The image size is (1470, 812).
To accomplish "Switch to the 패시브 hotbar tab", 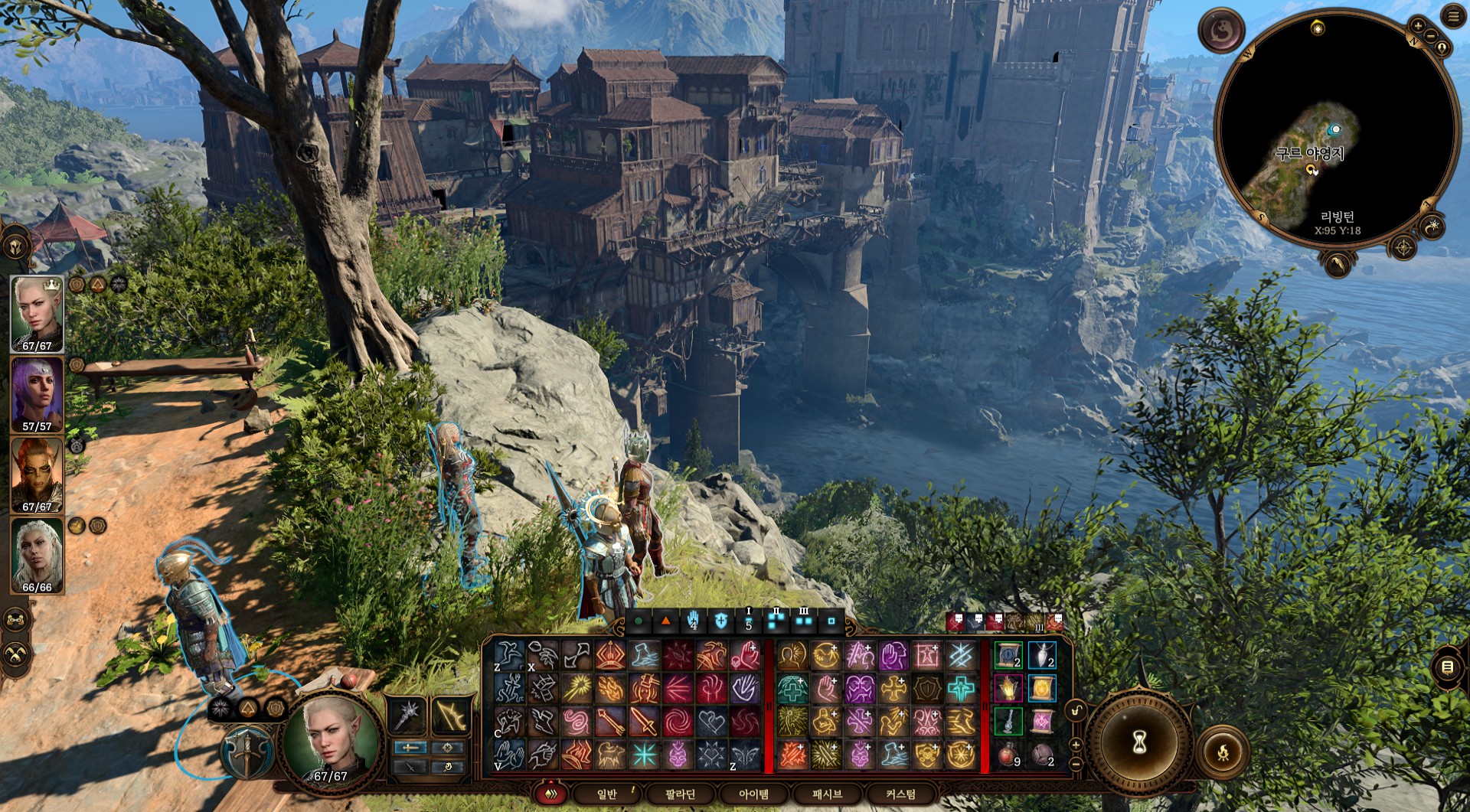I will (x=827, y=794).
